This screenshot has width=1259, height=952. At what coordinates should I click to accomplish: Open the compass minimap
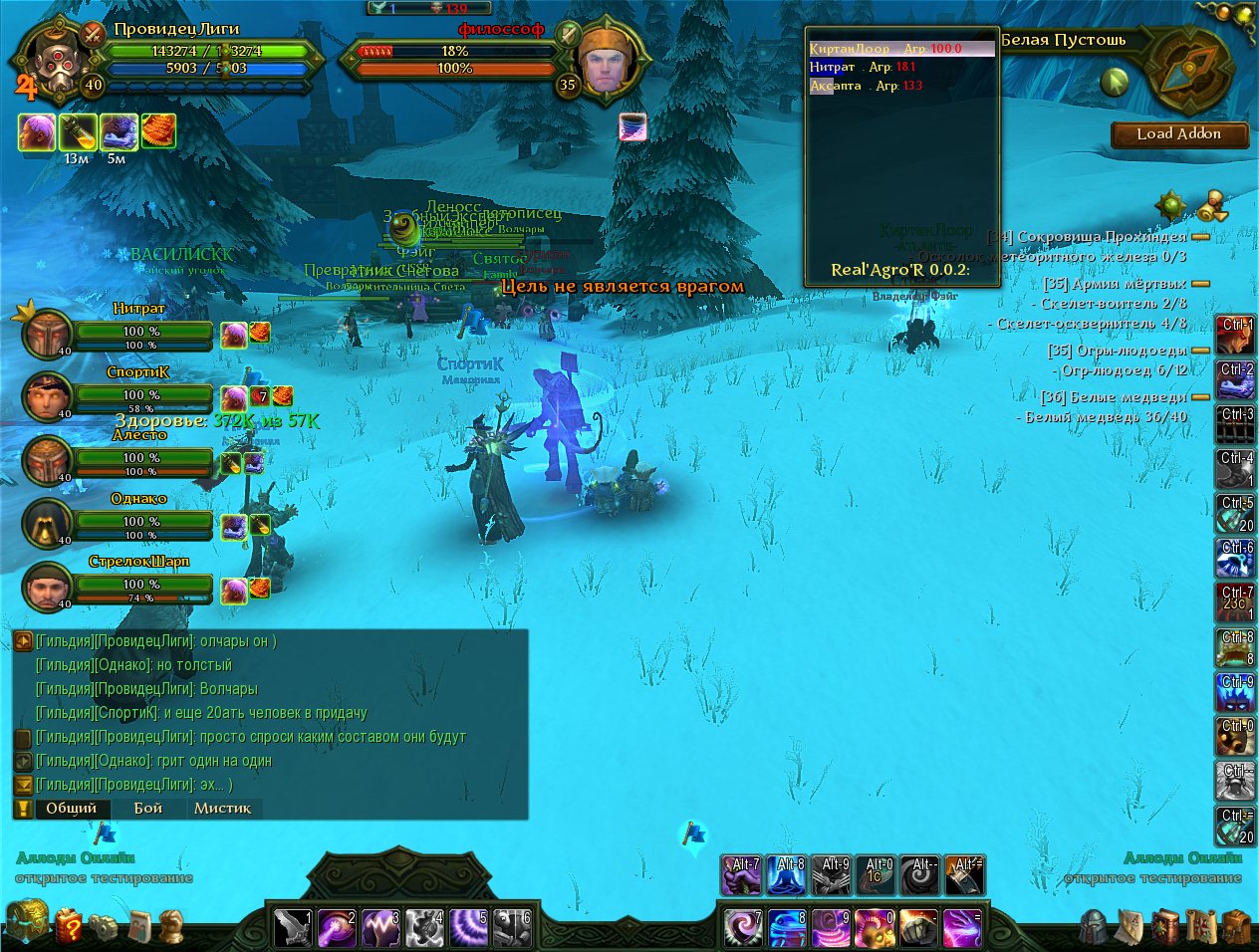pyautogui.click(x=1189, y=70)
